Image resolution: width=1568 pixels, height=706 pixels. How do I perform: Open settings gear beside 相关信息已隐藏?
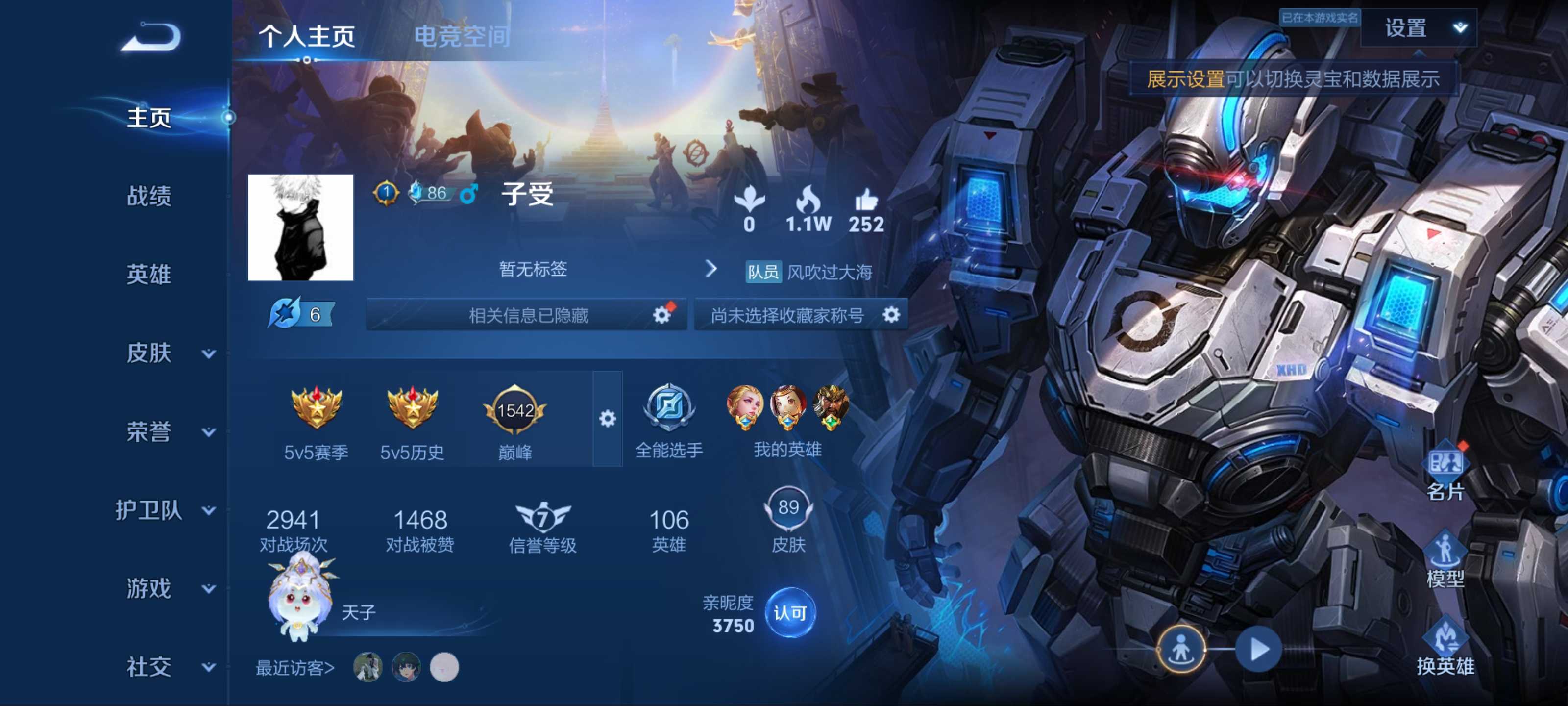click(661, 315)
